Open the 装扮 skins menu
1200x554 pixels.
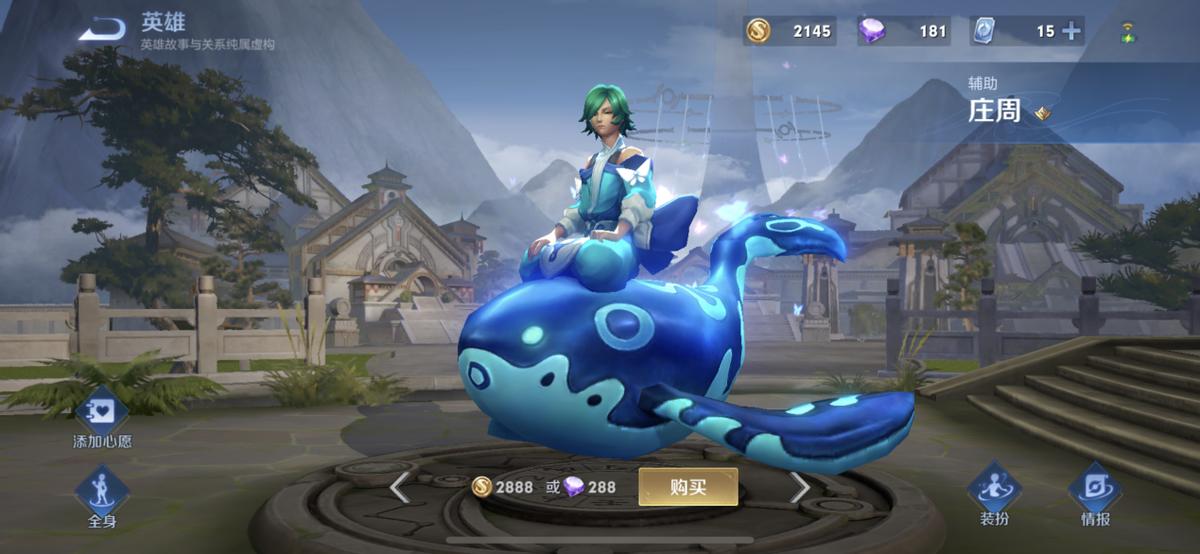(x=994, y=492)
